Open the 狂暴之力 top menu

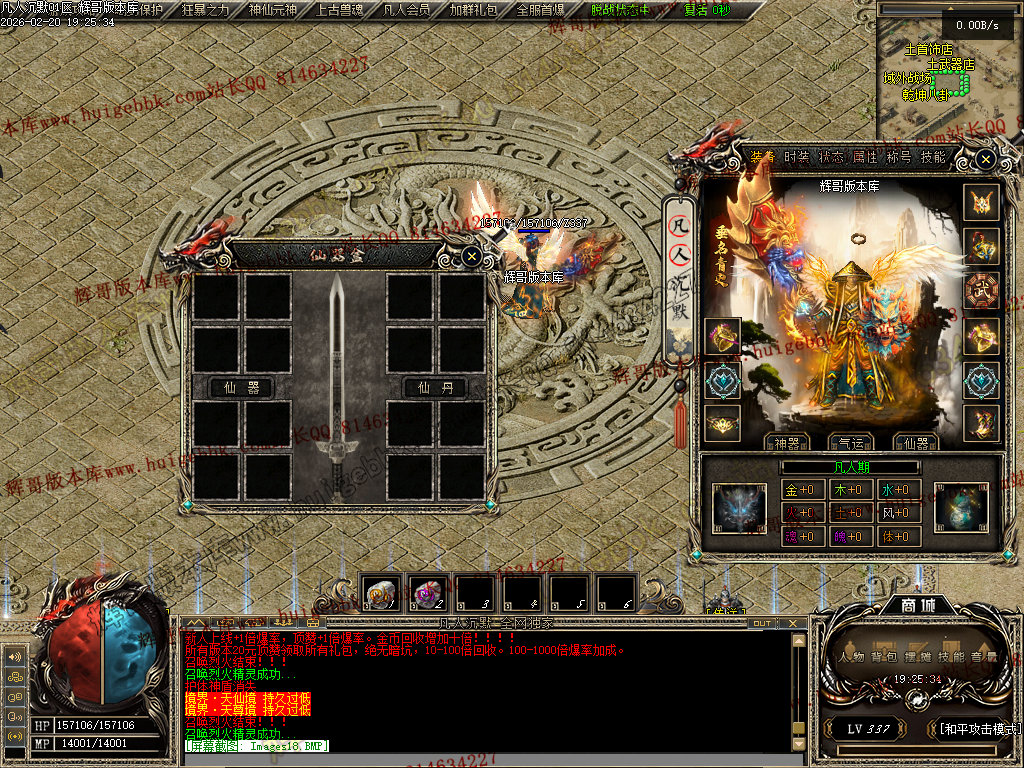pyautogui.click(x=205, y=10)
